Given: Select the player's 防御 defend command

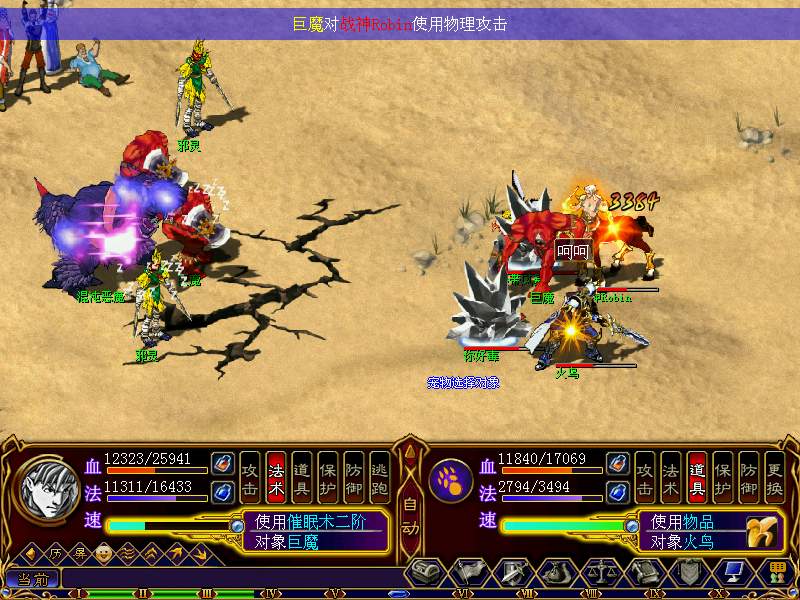Looking at the screenshot, I should coord(354,477).
